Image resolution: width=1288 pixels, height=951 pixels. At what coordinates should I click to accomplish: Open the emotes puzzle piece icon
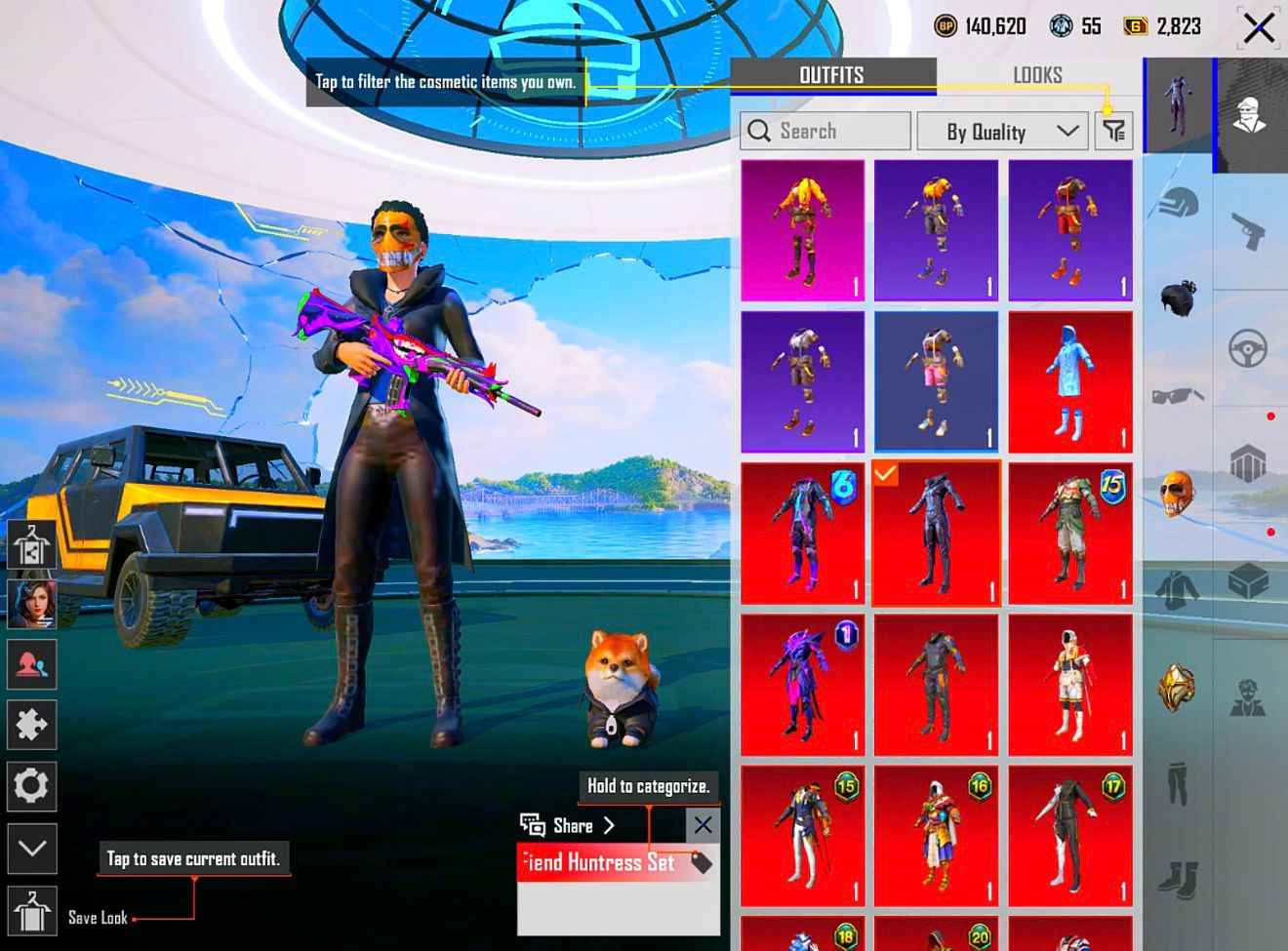[x=32, y=725]
